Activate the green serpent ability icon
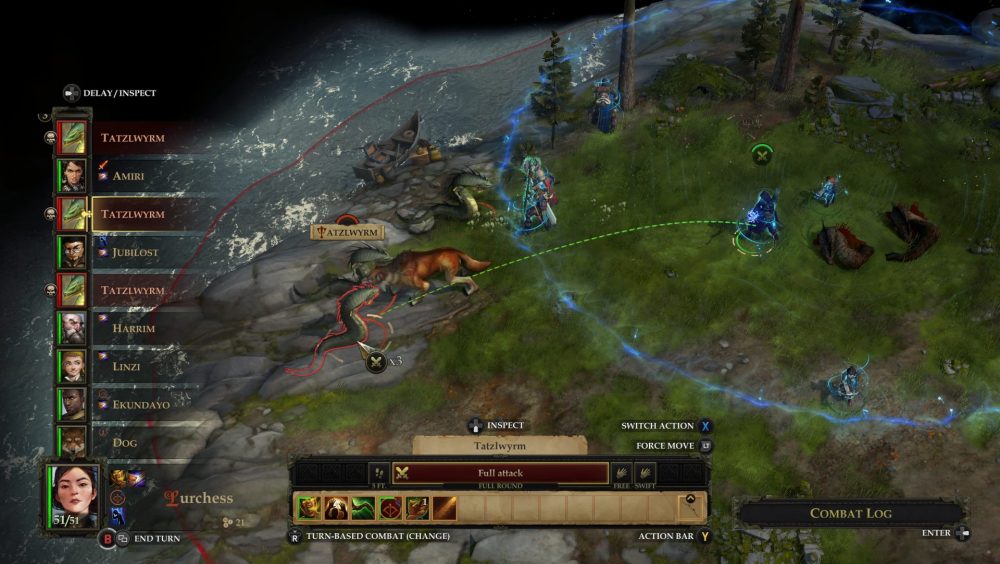The height and width of the screenshot is (564, 1000). click(x=363, y=508)
